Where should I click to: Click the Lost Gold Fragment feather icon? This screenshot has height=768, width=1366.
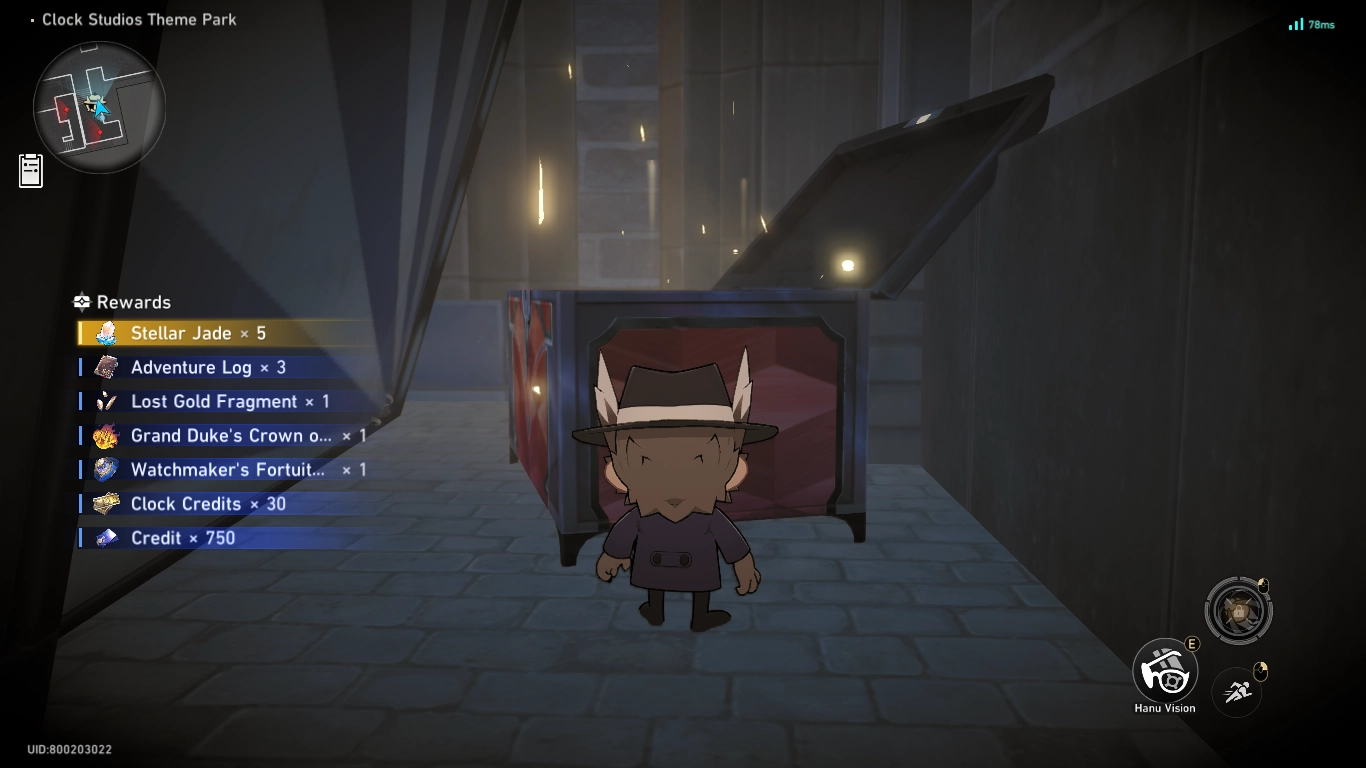106,401
